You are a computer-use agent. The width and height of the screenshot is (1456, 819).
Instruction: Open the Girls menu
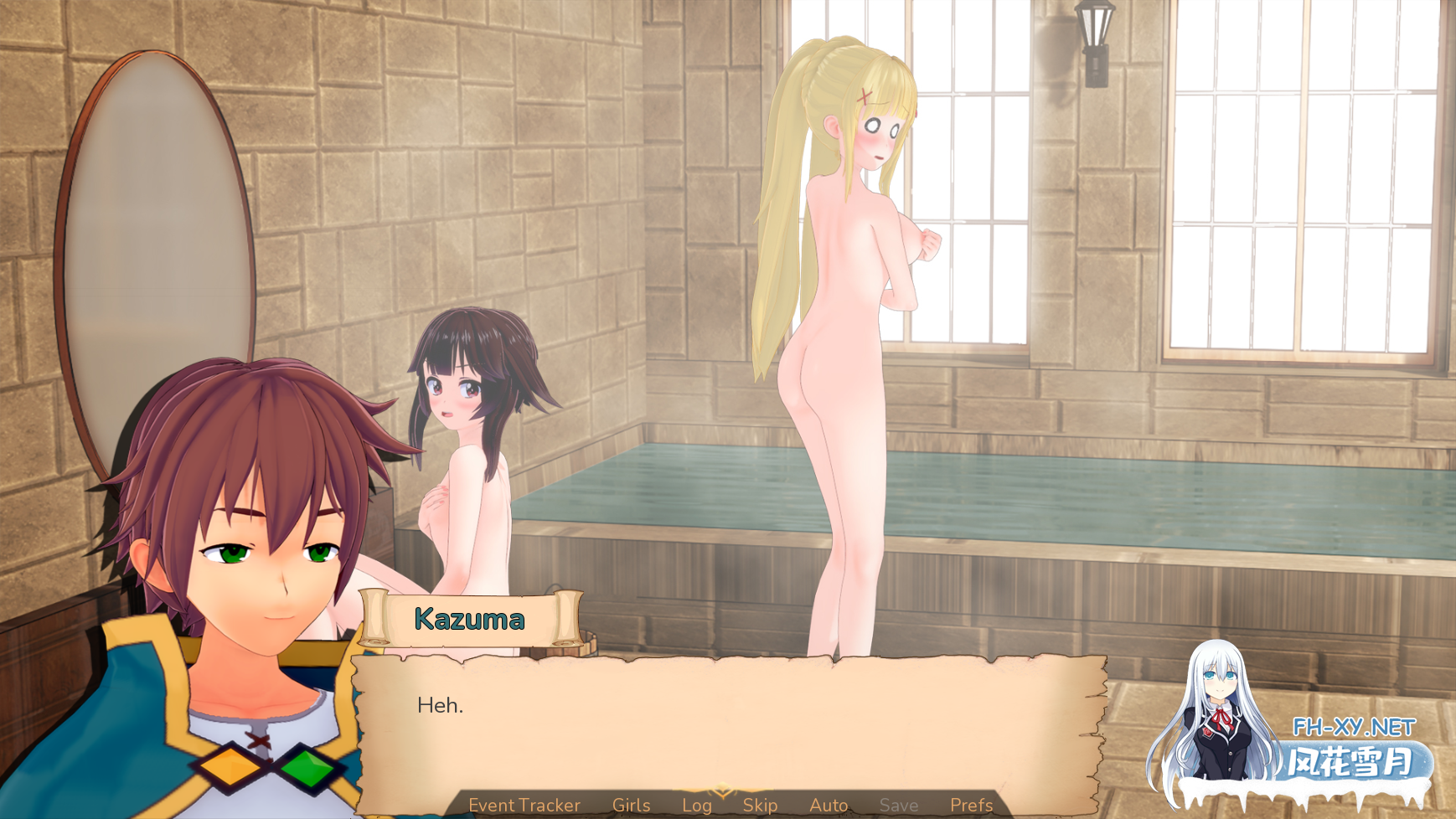click(x=631, y=805)
